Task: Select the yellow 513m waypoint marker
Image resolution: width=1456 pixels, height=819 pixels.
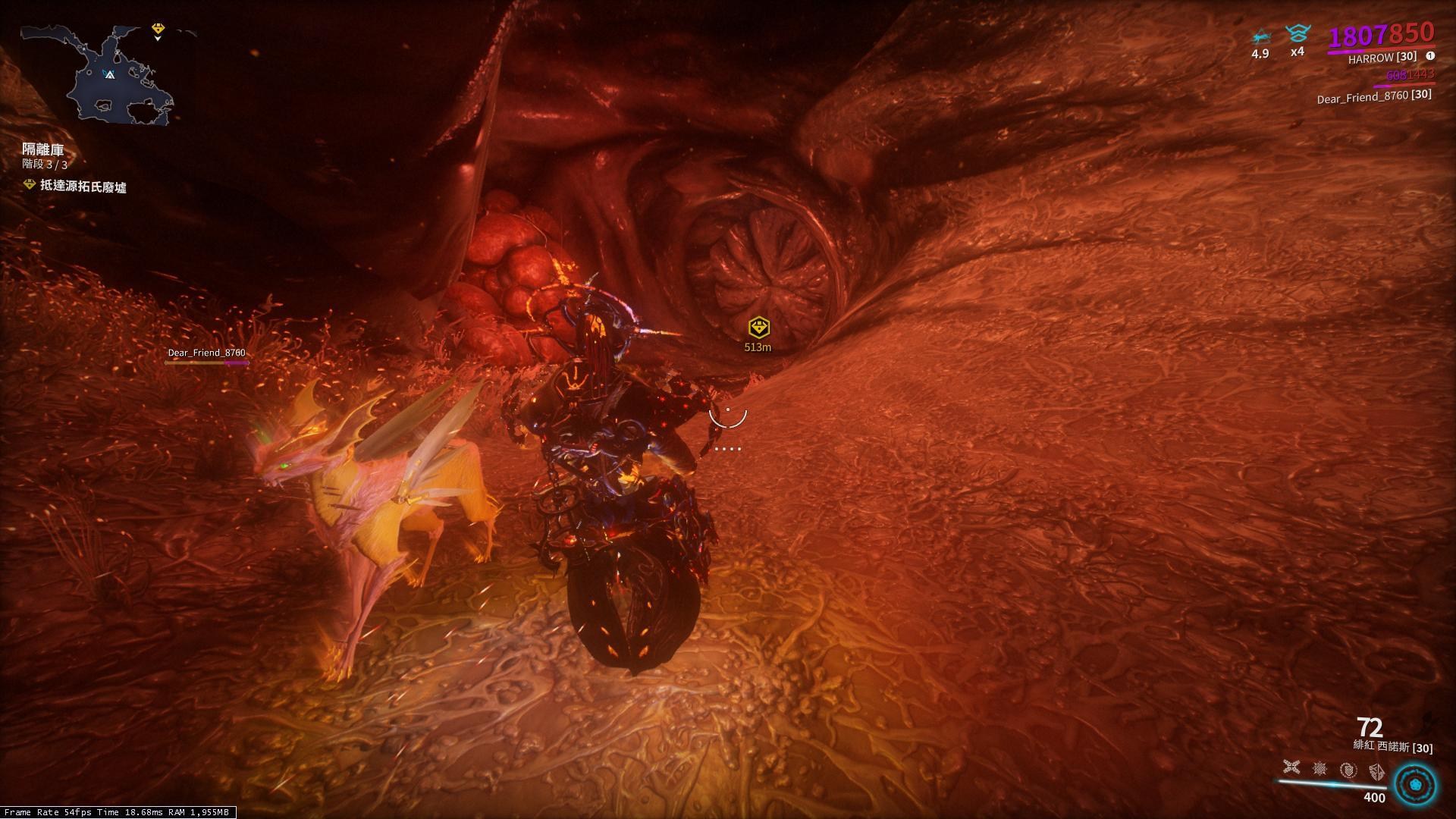Action: [758, 328]
